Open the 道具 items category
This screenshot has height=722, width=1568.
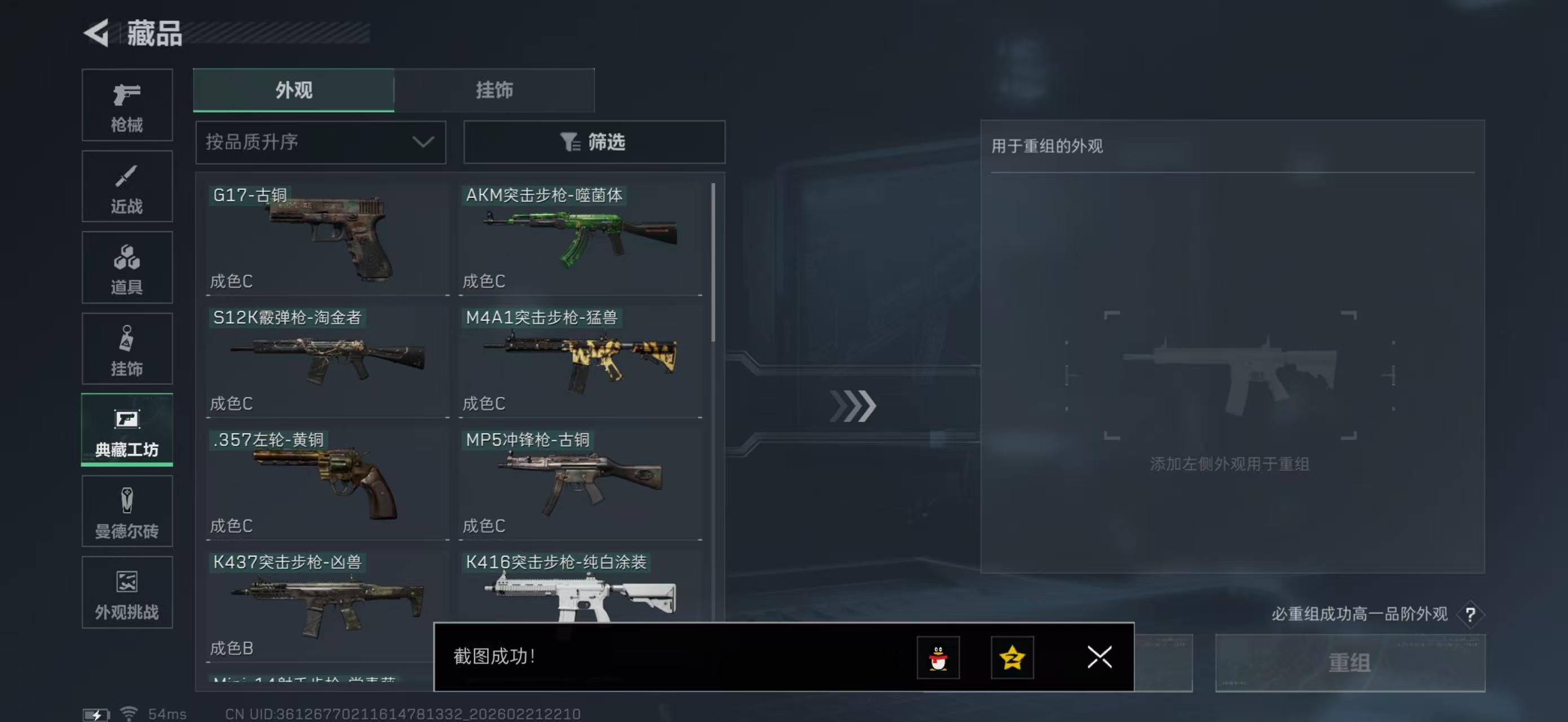[127, 268]
